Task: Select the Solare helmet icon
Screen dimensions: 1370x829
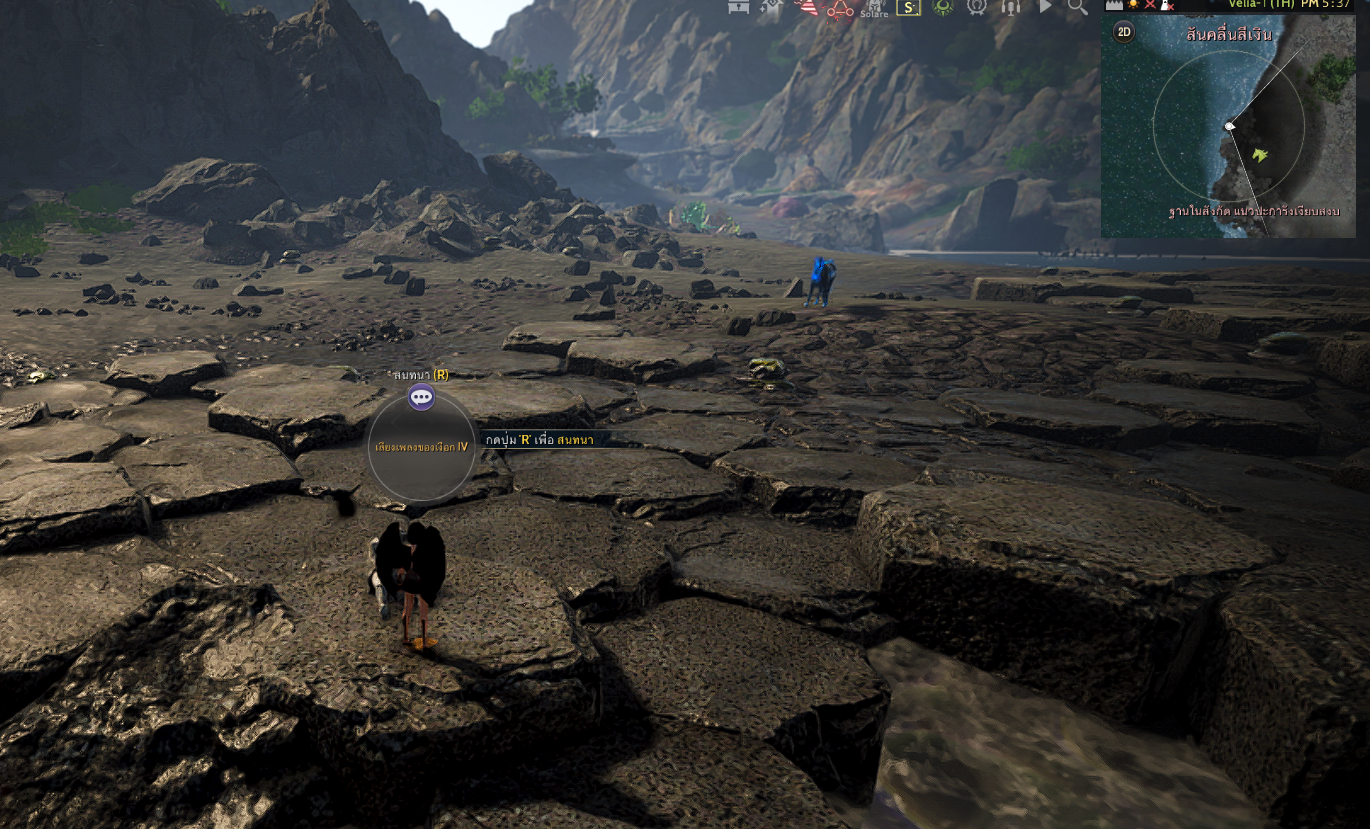Action: tap(873, 8)
